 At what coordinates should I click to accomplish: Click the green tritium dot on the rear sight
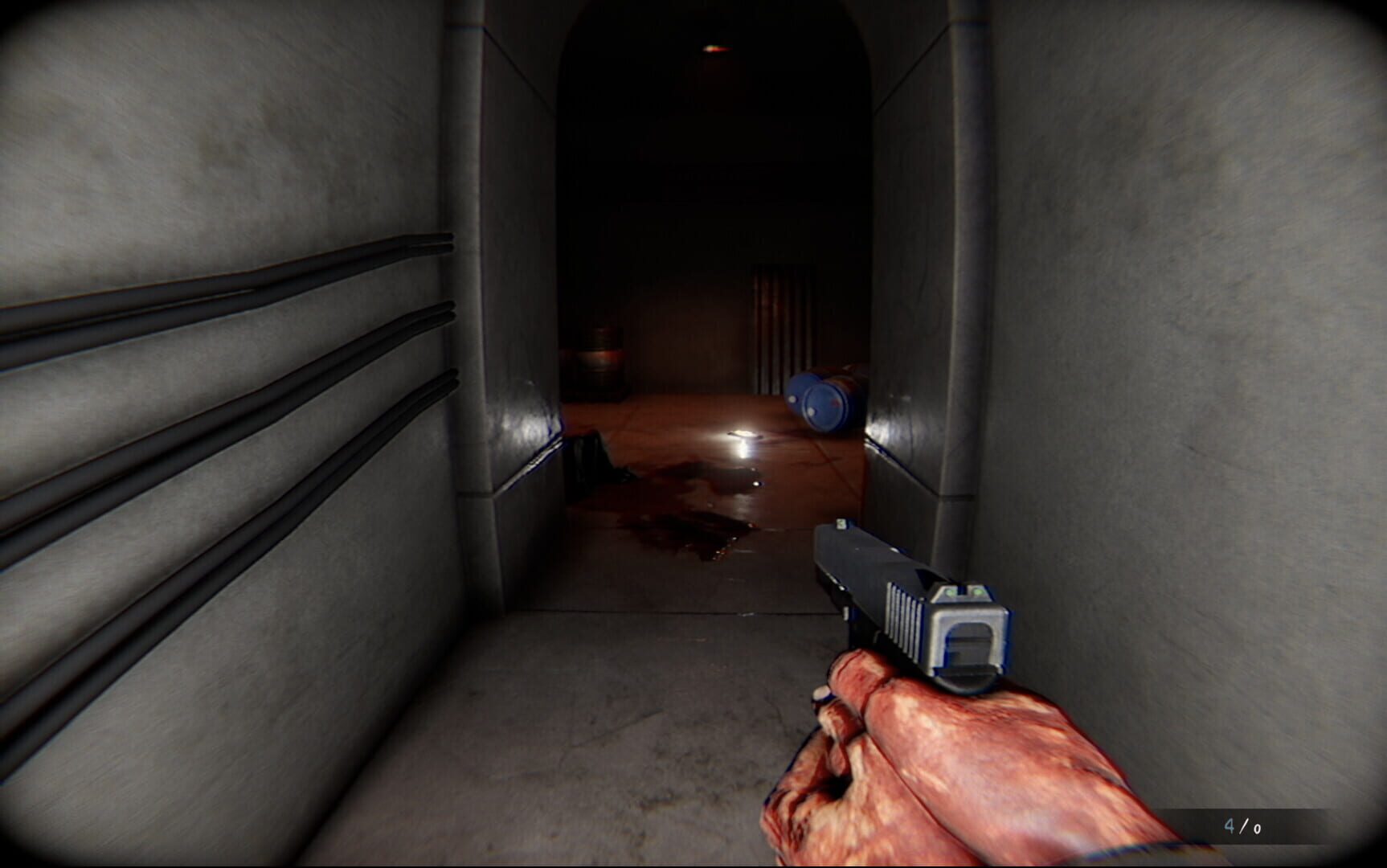[951, 593]
